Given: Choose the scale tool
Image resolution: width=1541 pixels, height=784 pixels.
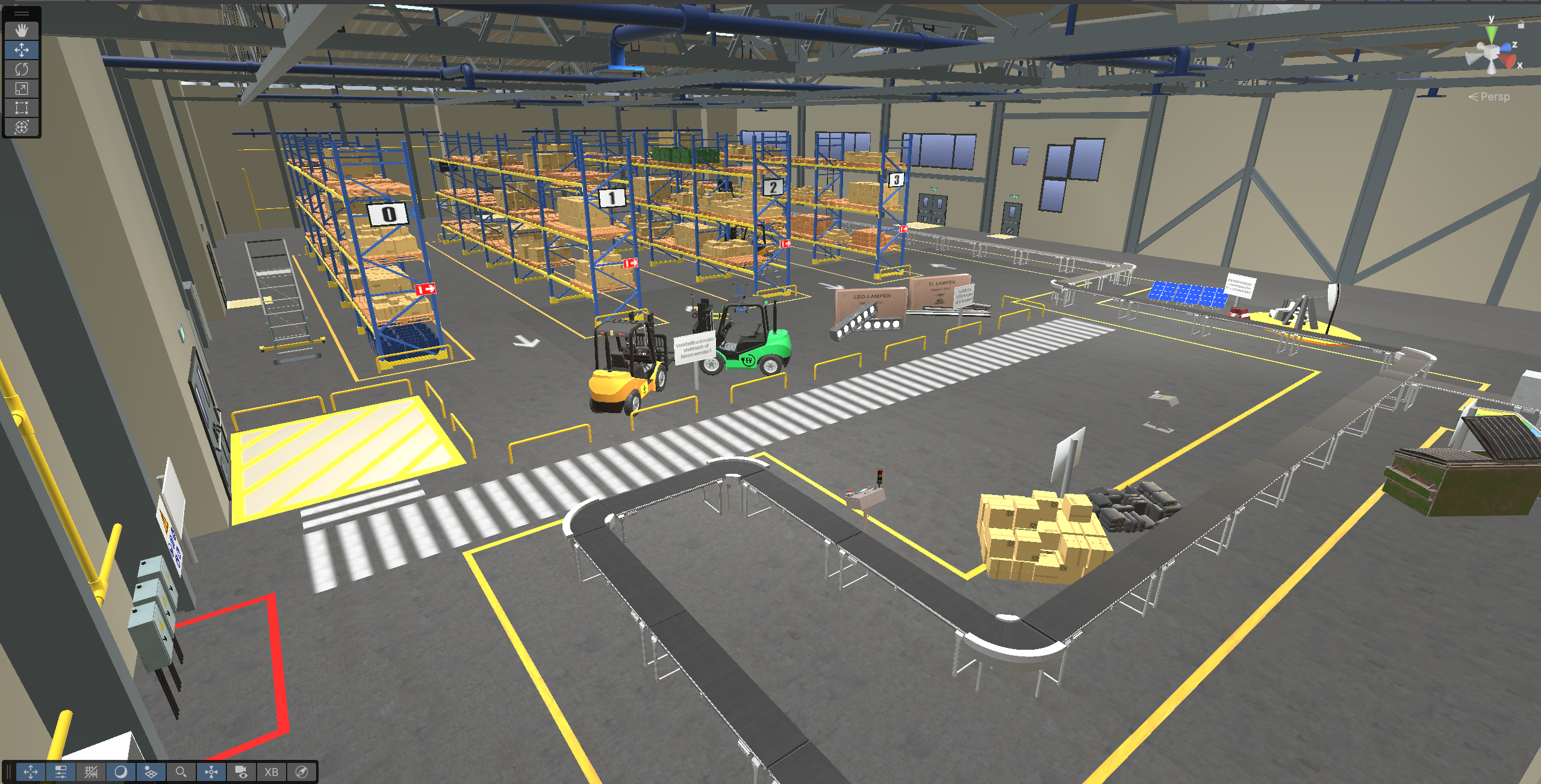Looking at the screenshot, I should coord(22,89).
